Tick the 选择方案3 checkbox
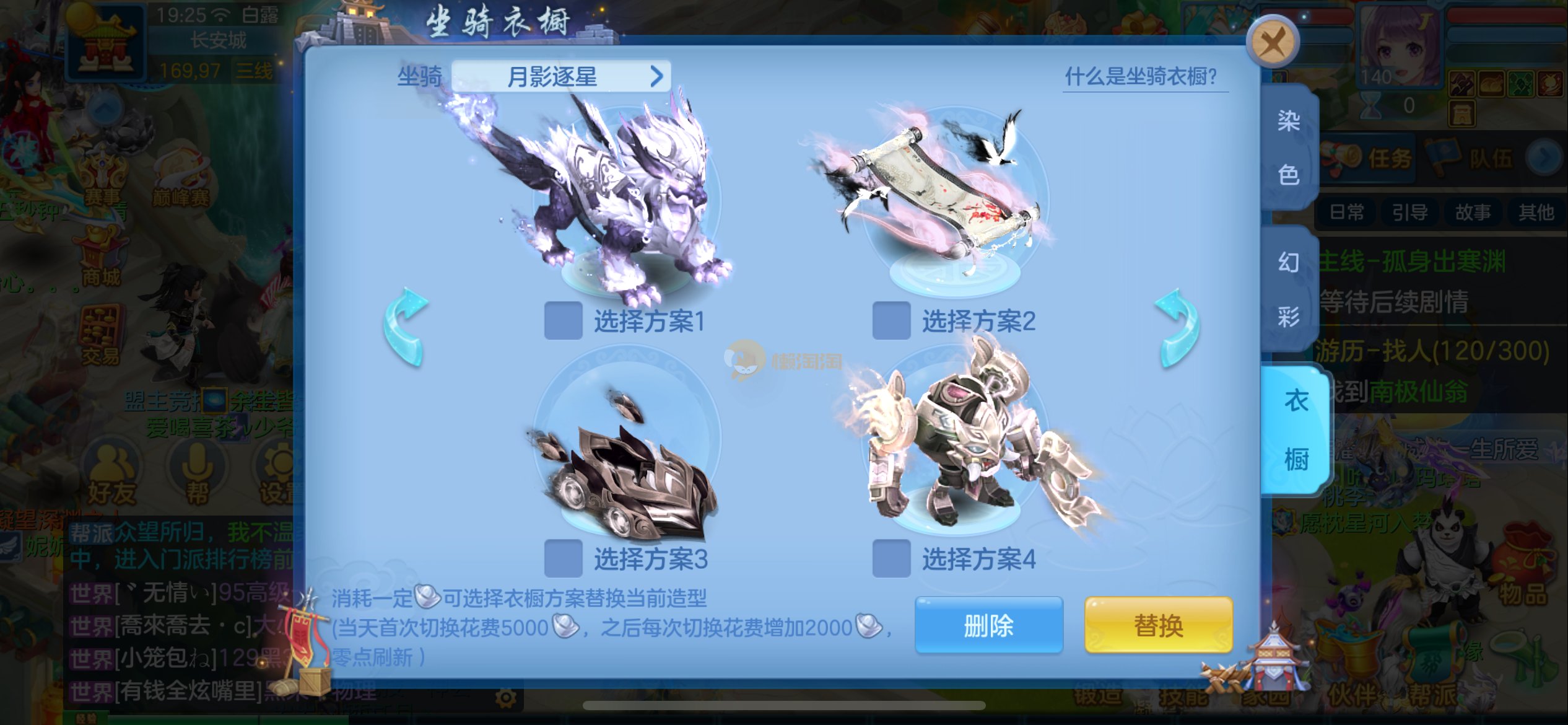The image size is (1568, 725). click(x=563, y=558)
